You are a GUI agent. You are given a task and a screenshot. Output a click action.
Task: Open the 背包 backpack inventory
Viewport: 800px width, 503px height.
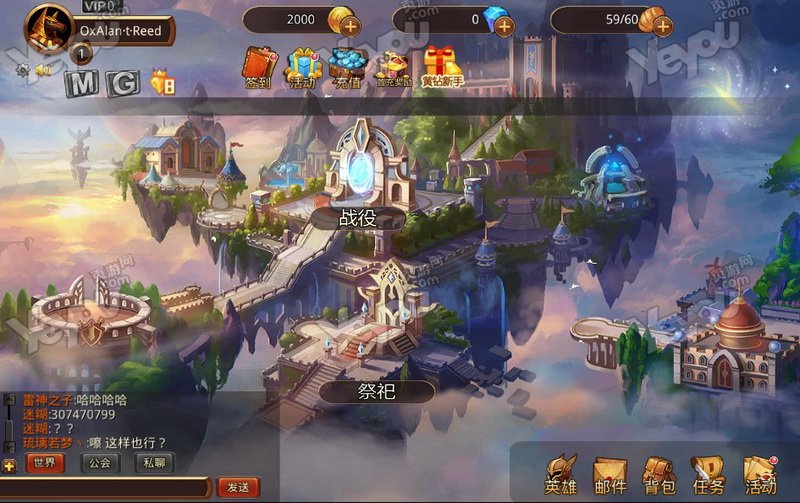(659, 474)
